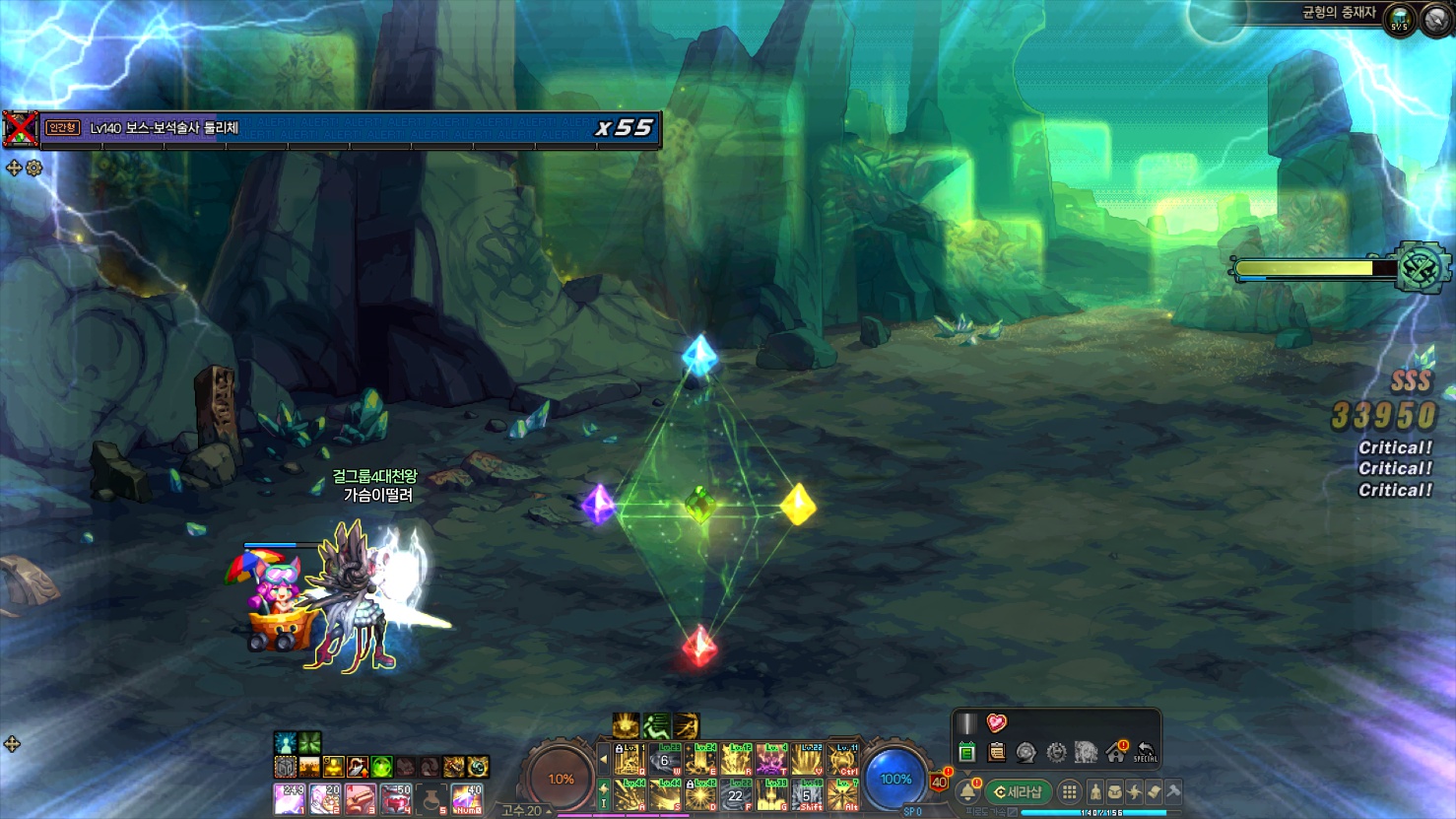Open the green calendar event icon
The image size is (1456, 819).
coord(966,752)
